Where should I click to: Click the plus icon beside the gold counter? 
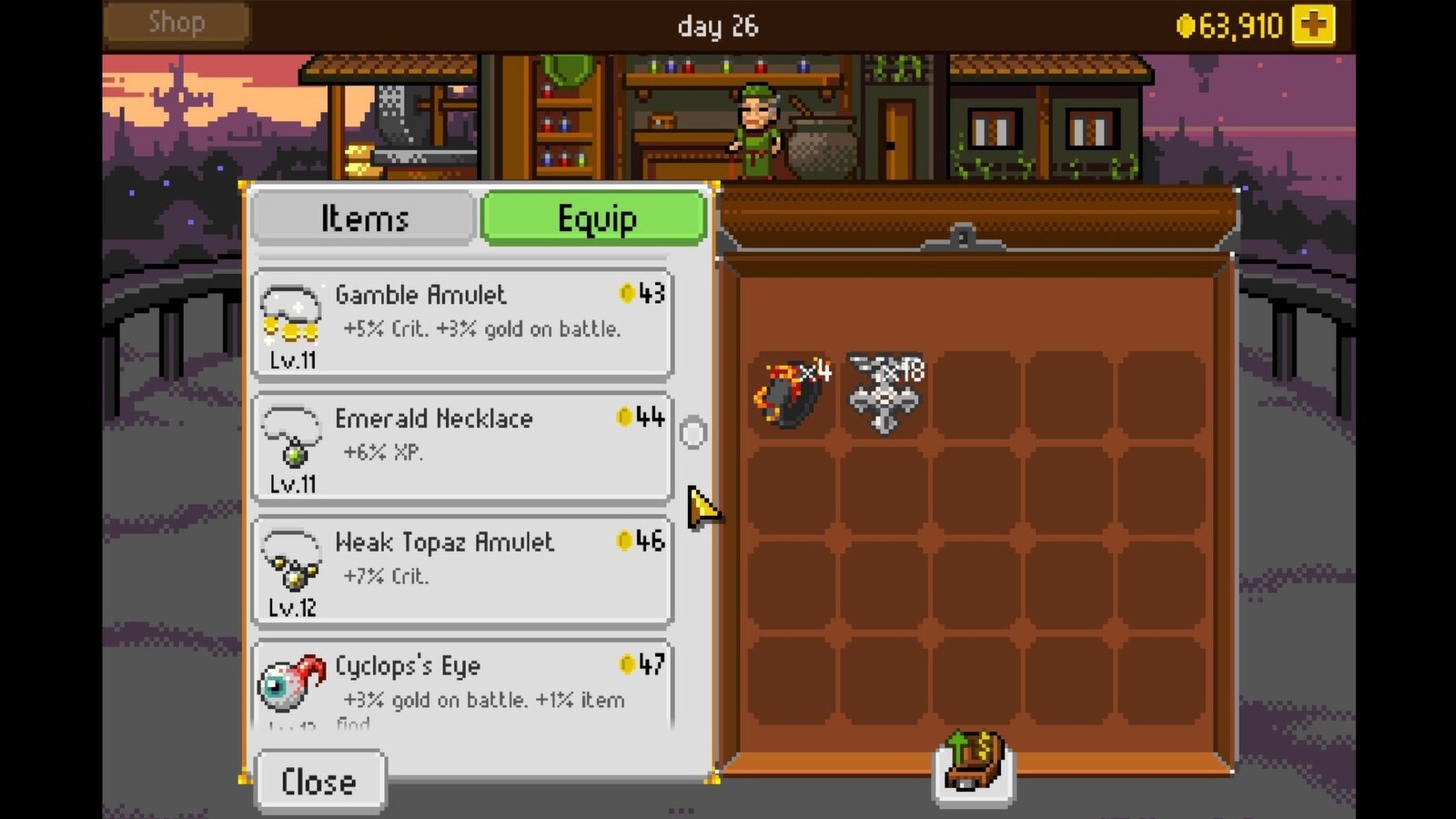(x=1311, y=24)
